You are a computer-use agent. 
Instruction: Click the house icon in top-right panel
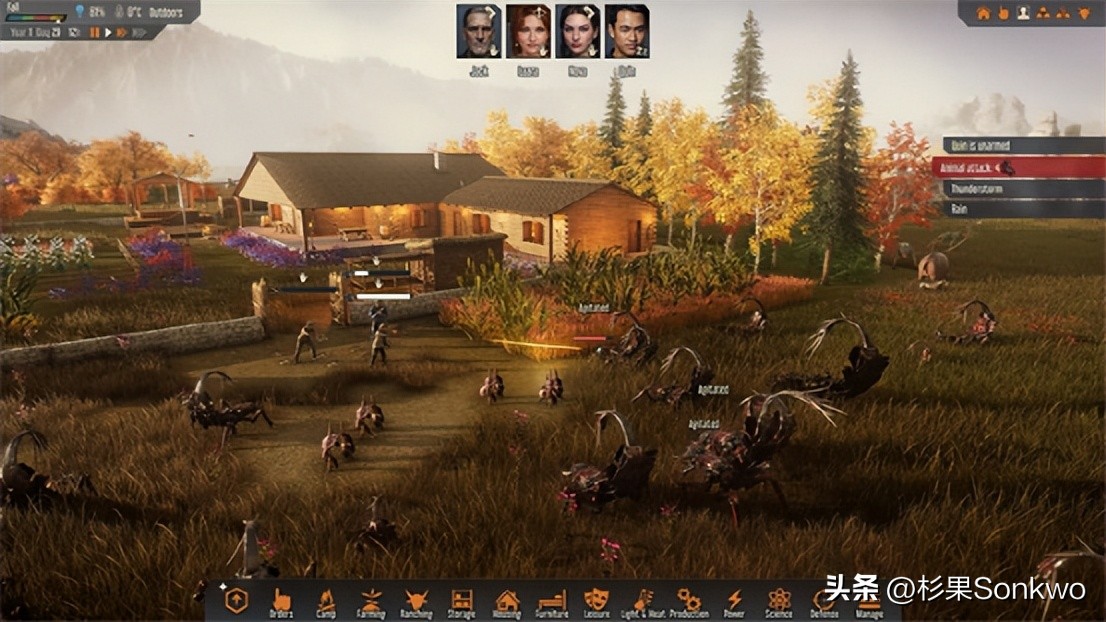(x=983, y=13)
